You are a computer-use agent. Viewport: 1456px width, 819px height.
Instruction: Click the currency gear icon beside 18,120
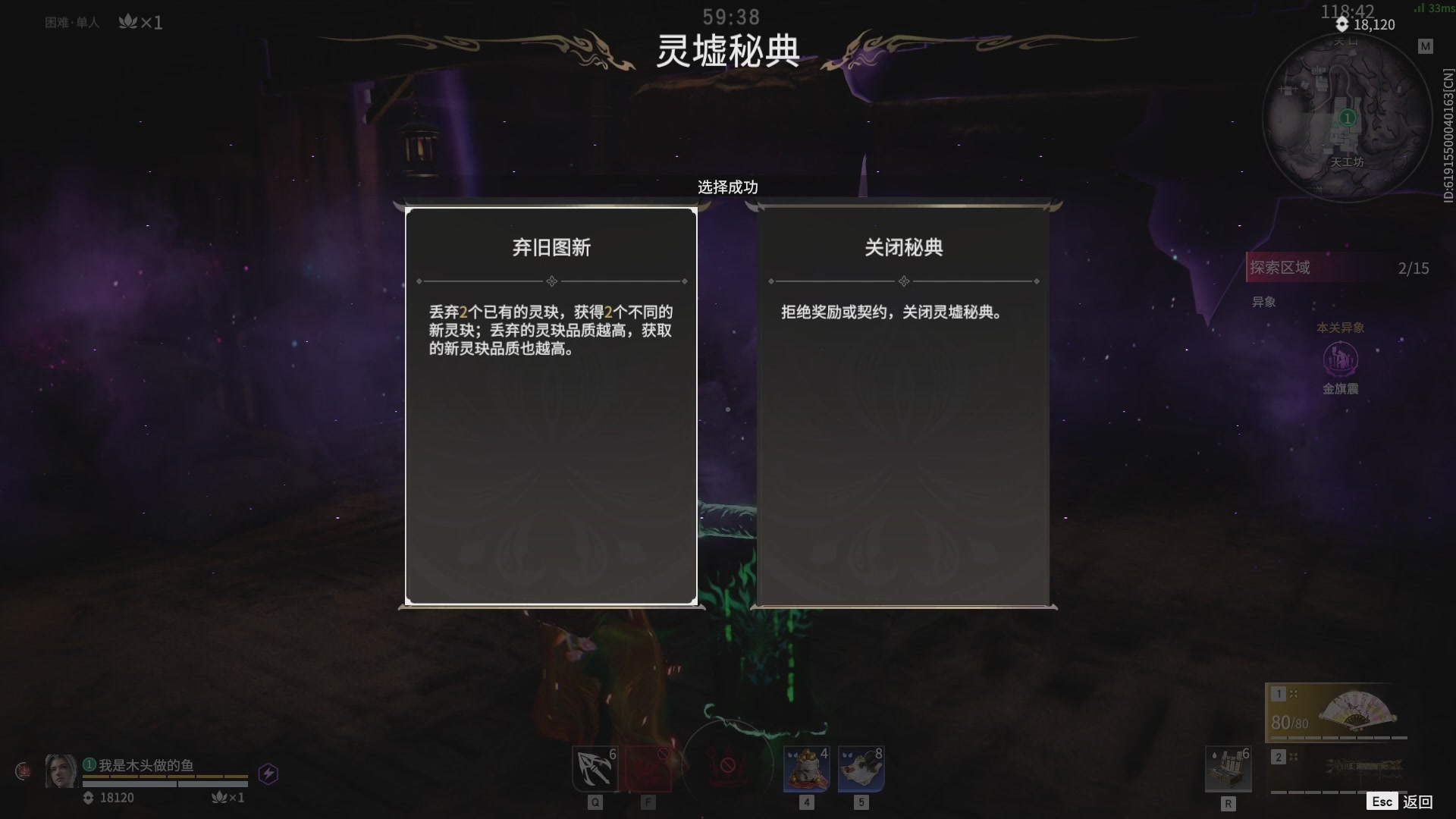click(1344, 25)
